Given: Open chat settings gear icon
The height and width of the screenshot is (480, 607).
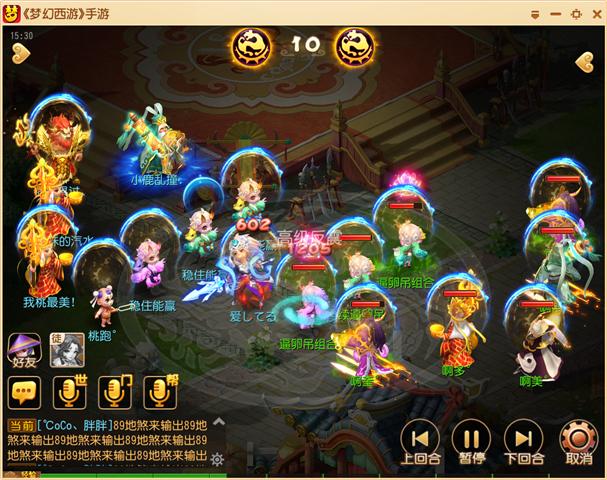Looking at the screenshot, I should [217, 460].
